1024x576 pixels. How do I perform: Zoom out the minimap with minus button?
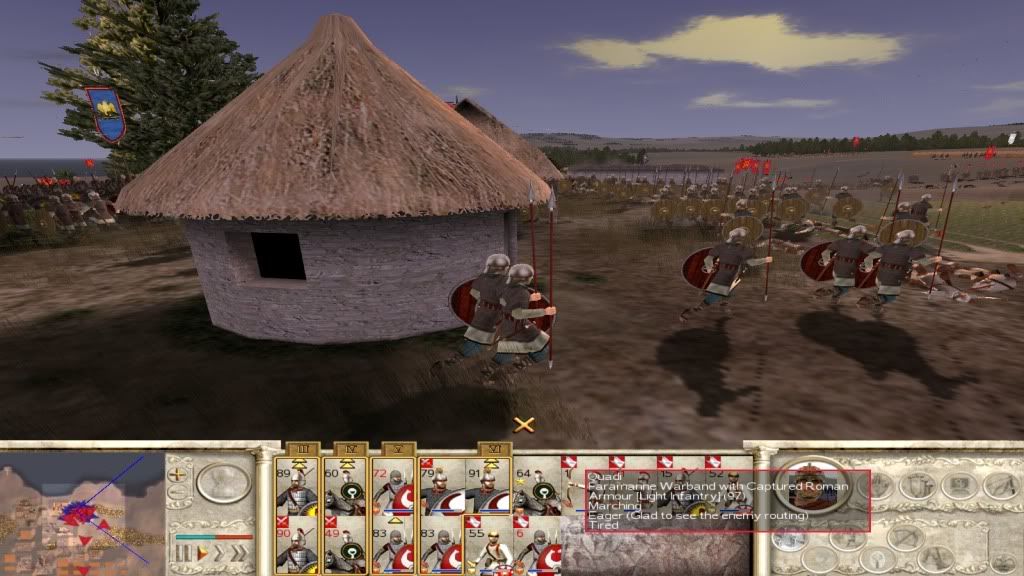tap(179, 492)
